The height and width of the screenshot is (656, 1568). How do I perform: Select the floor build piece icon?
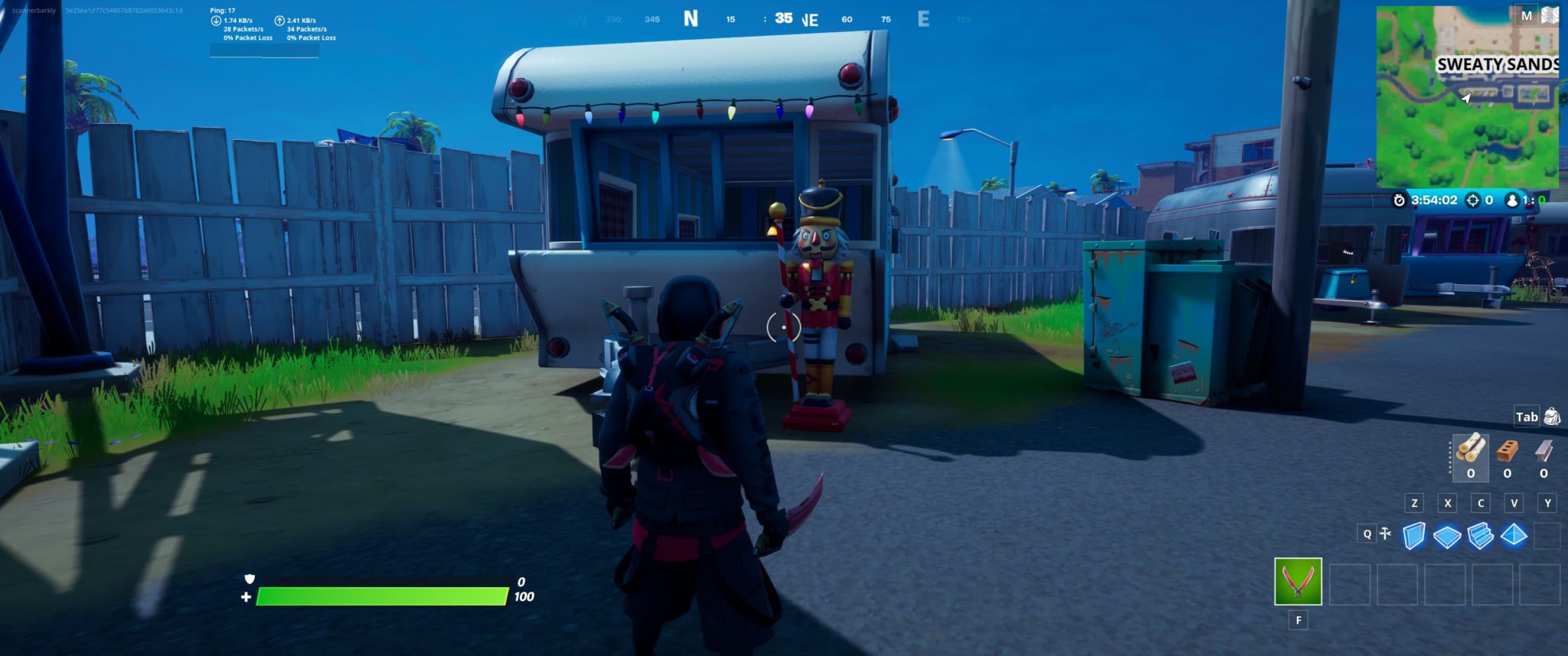pos(1447,536)
